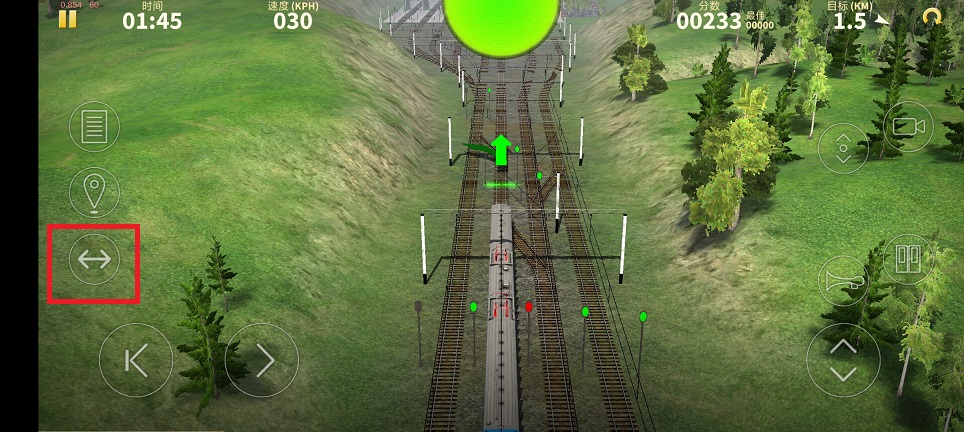Image resolution: width=964 pixels, height=432 pixels.
Task: Open the train doors button
Action: tap(908, 258)
